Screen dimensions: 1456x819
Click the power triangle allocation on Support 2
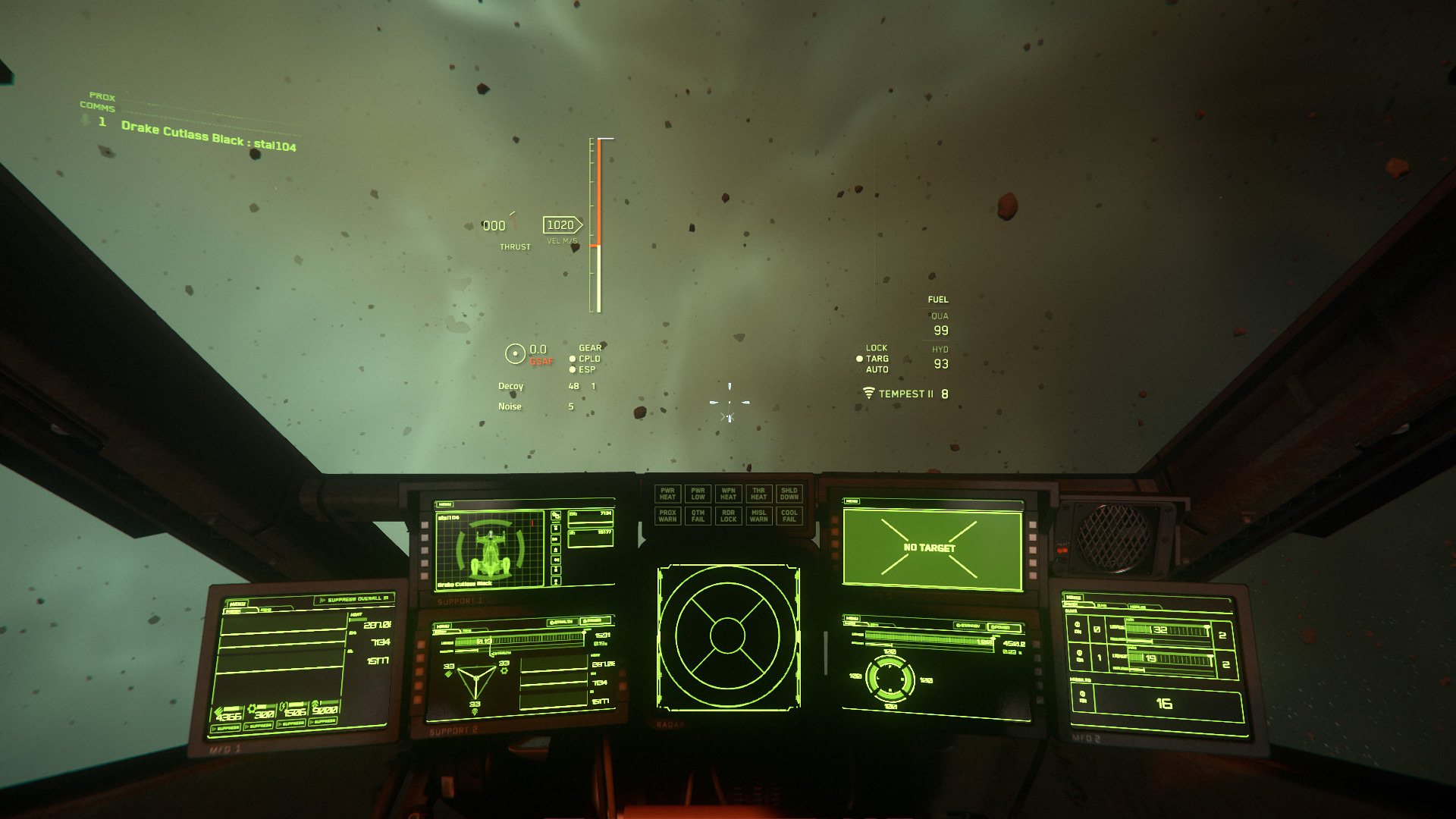pos(476,680)
